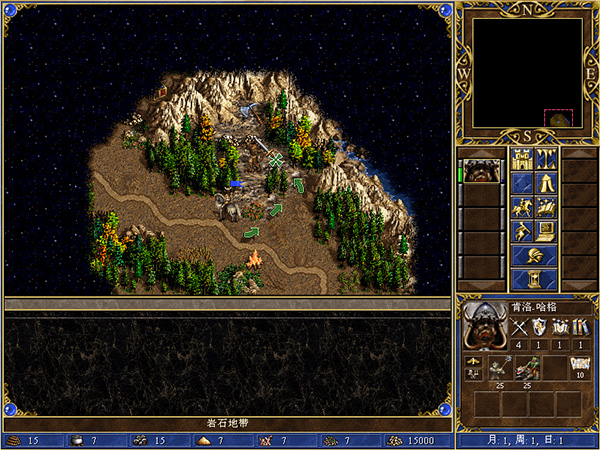Select next hero with the helmet button
Screen dimensions: 600x450
[x=533, y=255]
